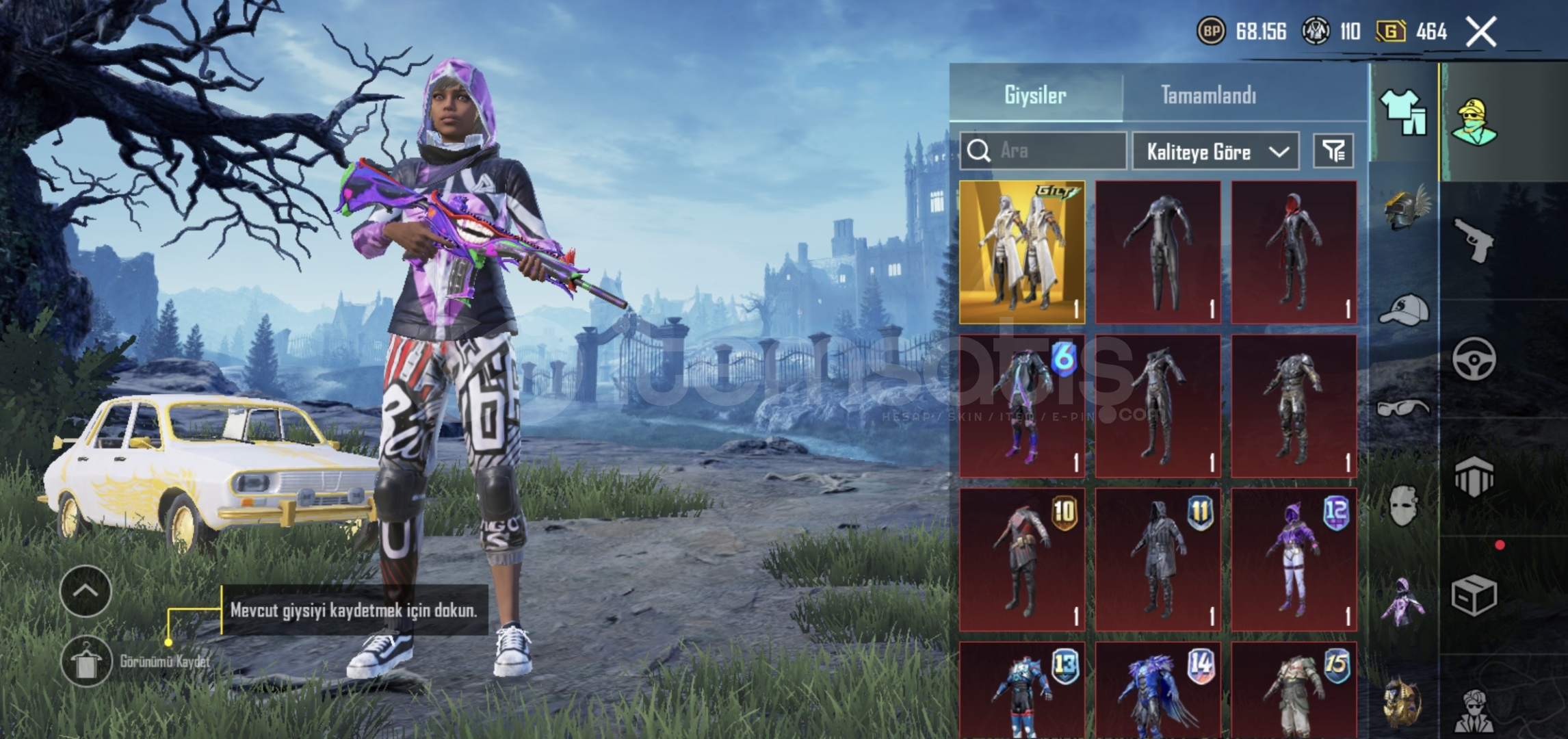Image resolution: width=1568 pixels, height=739 pixels.
Task: Expand the up-arrow circle button
Action: pos(86,591)
